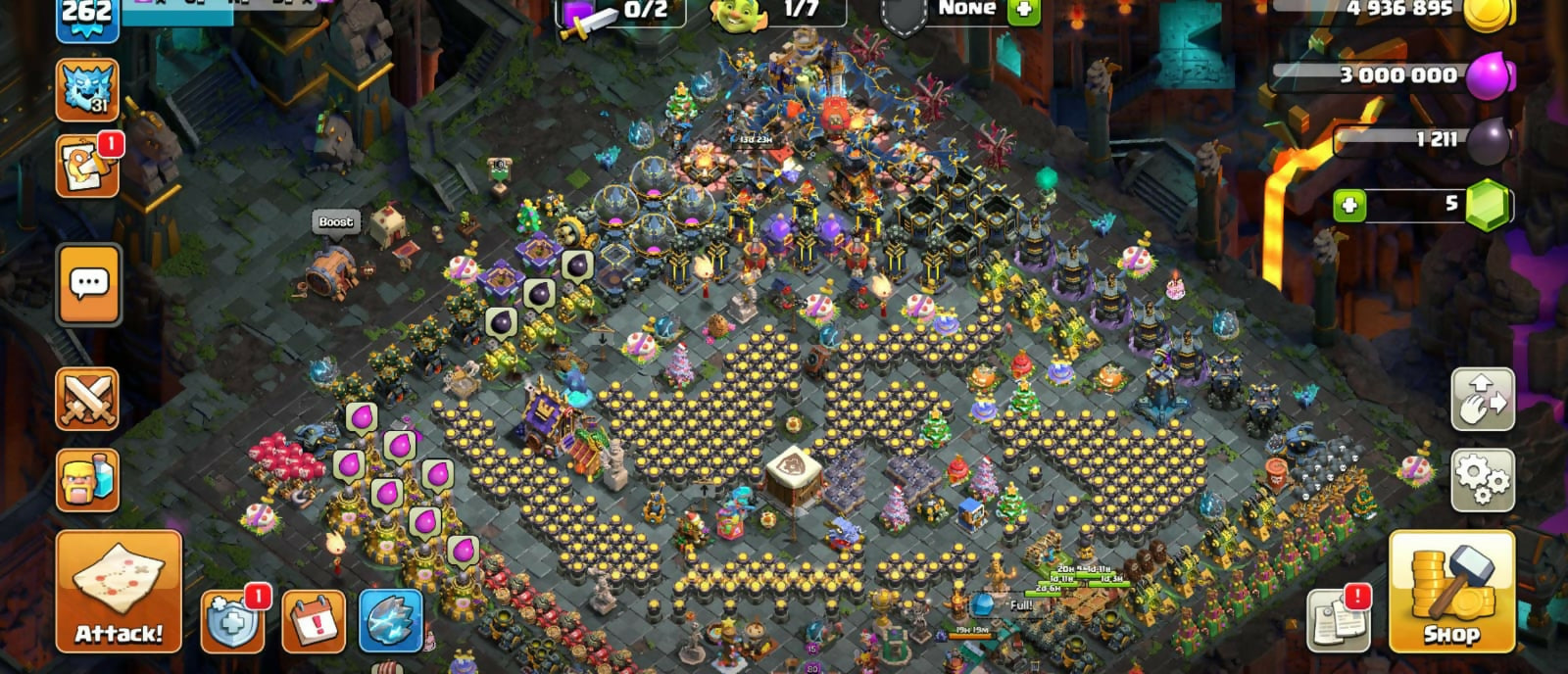Image resolution: width=1568 pixels, height=674 pixels.
Task: Open the chat speech bubble panel
Action: pyautogui.click(x=89, y=284)
